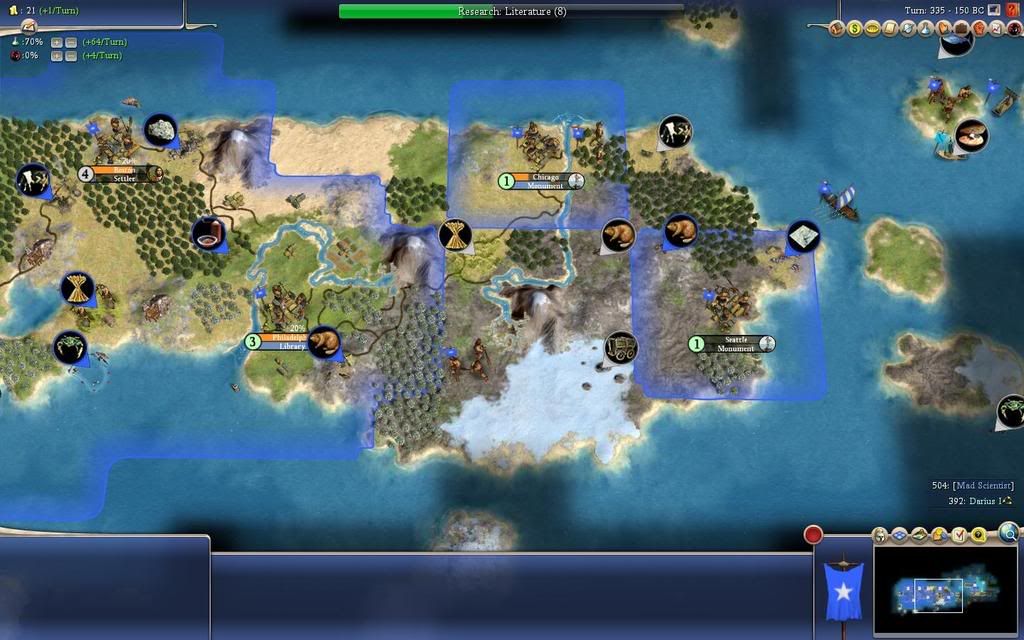End the turn with the red button
The height and width of the screenshot is (640, 1024).
tap(813, 534)
